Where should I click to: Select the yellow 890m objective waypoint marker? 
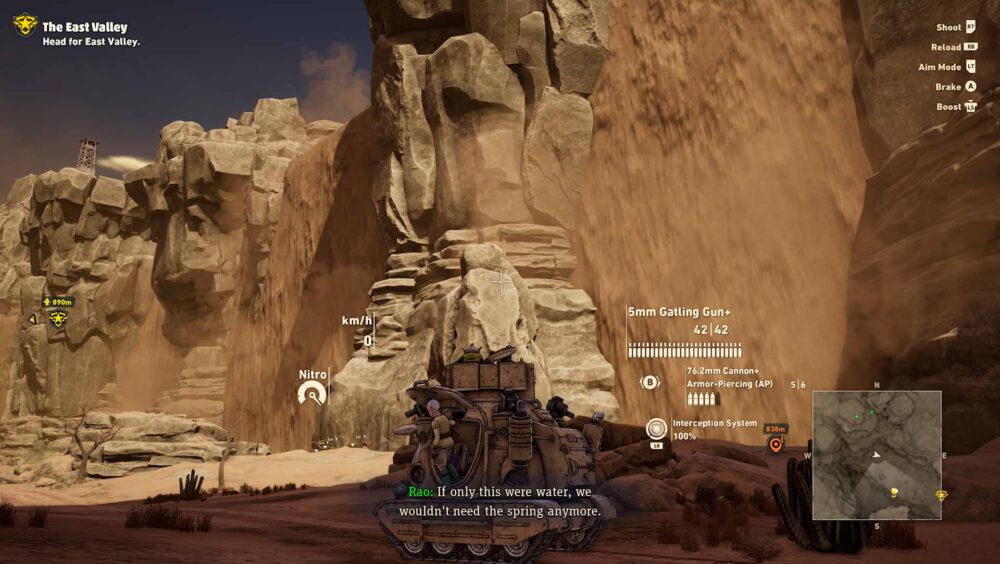click(58, 318)
